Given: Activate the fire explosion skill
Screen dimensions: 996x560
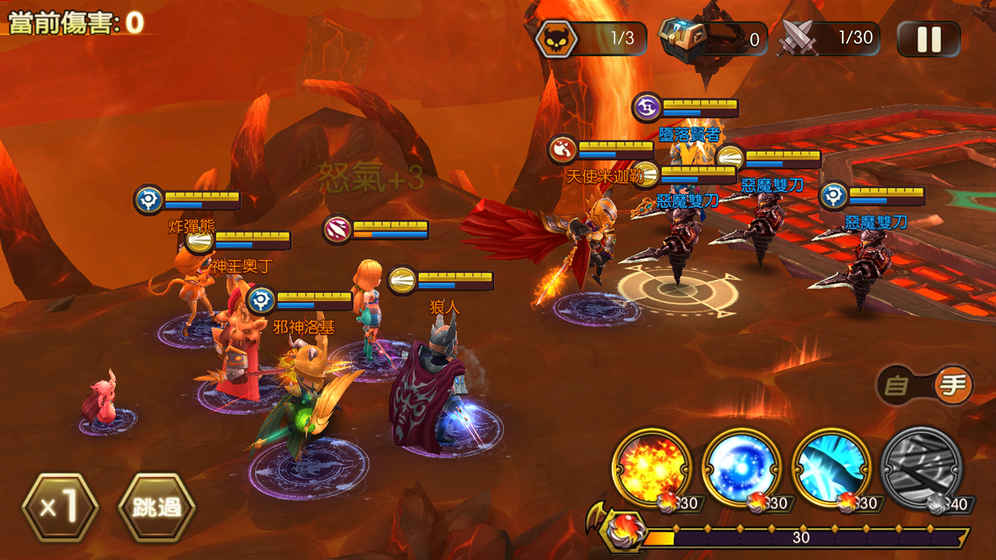Looking at the screenshot, I should 651,467.
